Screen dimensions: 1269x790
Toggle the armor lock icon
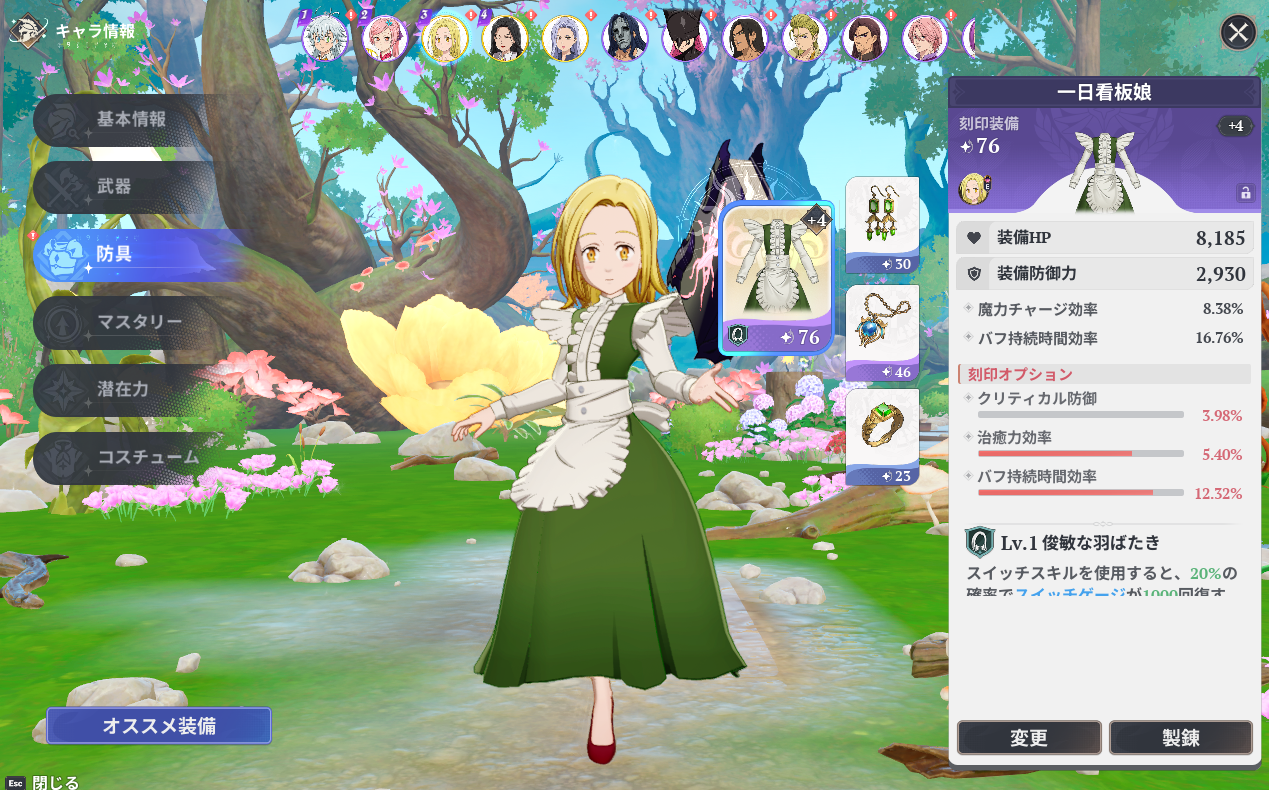[1245, 193]
